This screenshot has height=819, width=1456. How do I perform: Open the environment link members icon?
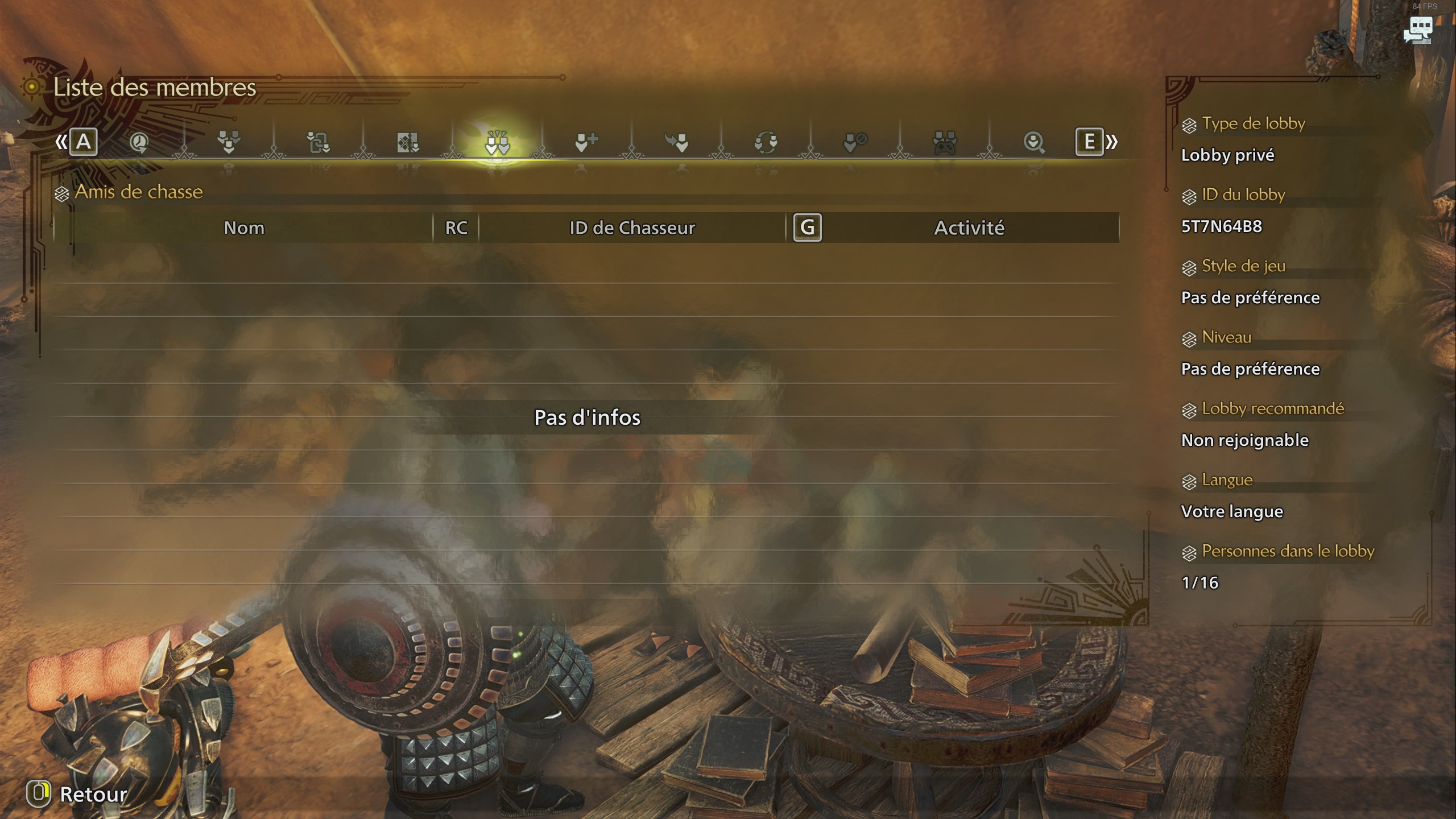(x=407, y=142)
